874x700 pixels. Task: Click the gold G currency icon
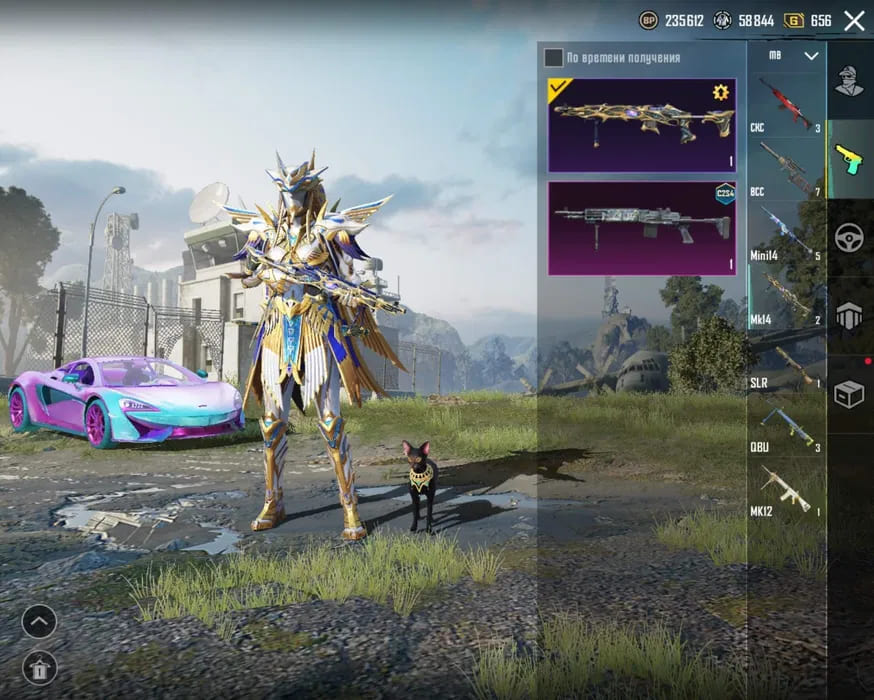(794, 20)
